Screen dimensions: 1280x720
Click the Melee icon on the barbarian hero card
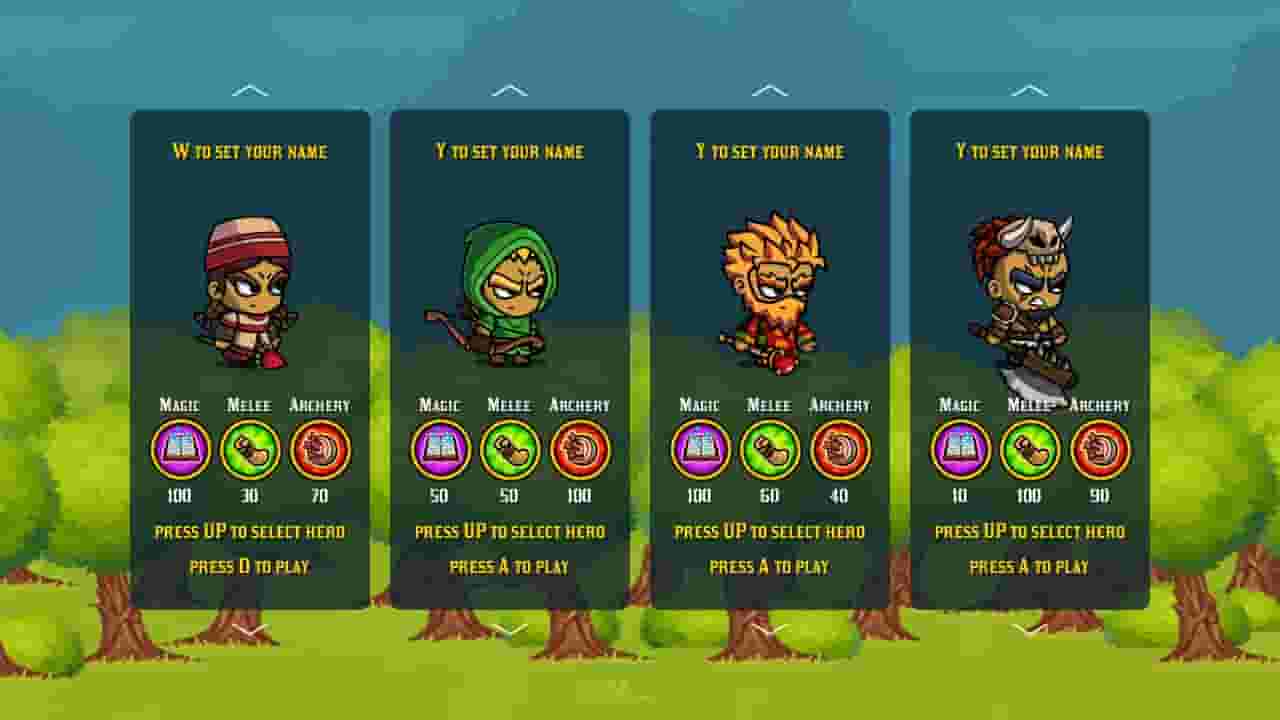[x=1028, y=450]
